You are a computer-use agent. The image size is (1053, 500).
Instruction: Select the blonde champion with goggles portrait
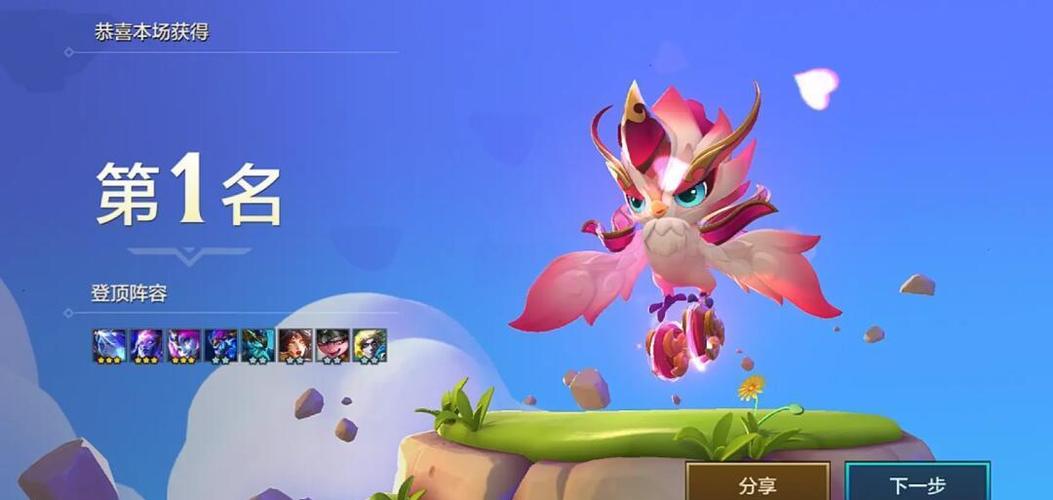click(x=369, y=345)
